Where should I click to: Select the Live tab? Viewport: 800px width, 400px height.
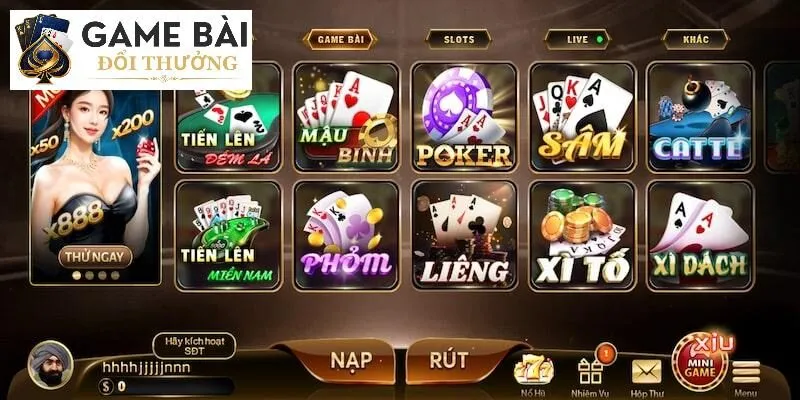coord(577,40)
